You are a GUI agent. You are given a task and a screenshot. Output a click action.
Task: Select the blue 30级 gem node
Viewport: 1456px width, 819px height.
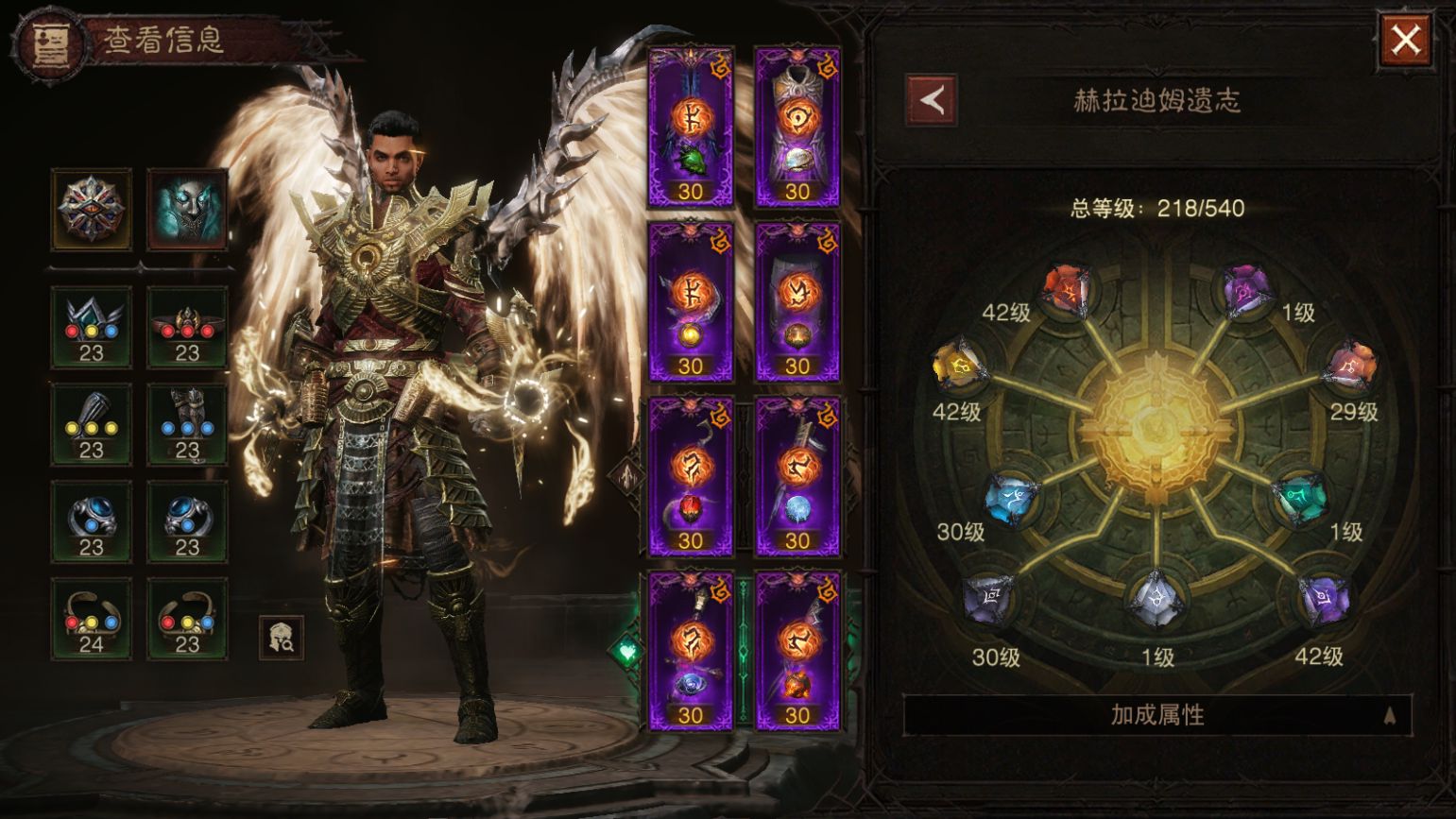[x=1012, y=497]
